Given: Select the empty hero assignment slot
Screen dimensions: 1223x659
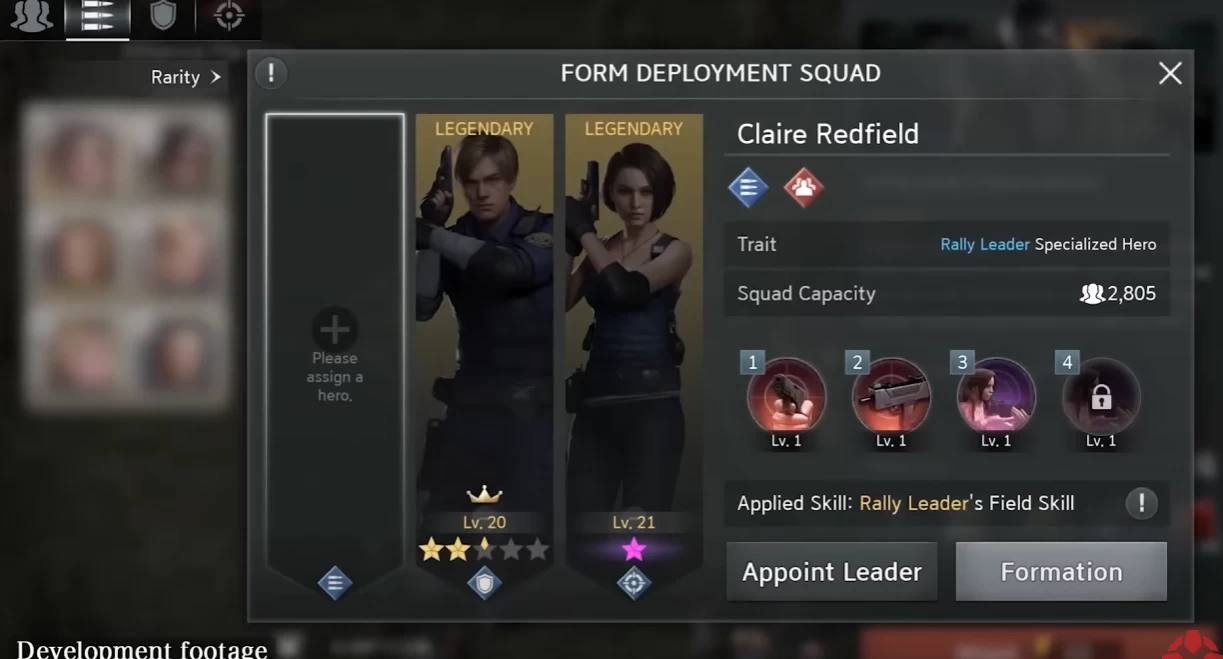Looking at the screenshot, I should click(x=335, y=358).
